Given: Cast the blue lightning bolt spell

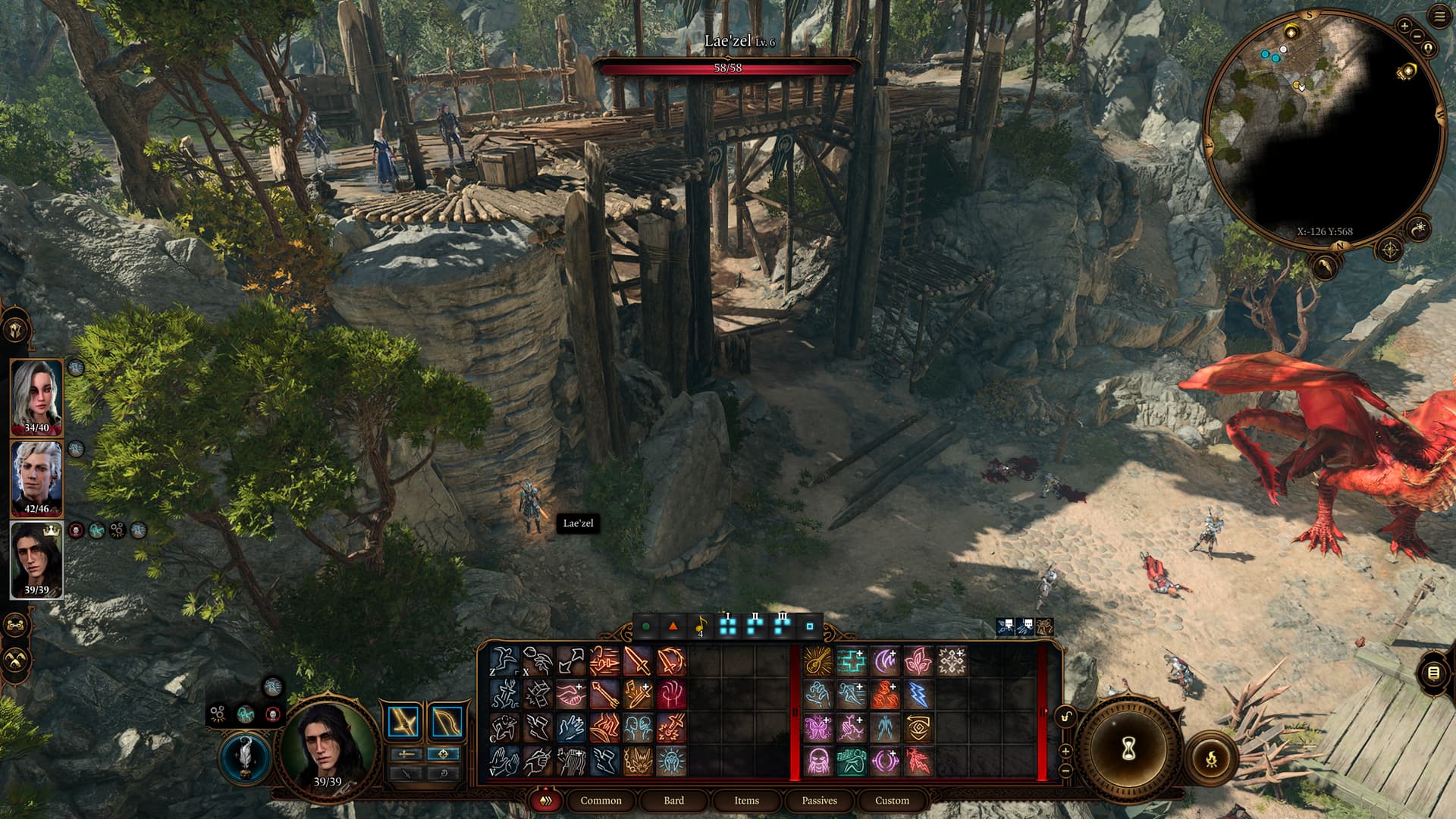Looking at the screenshot, I should (918, 695).
